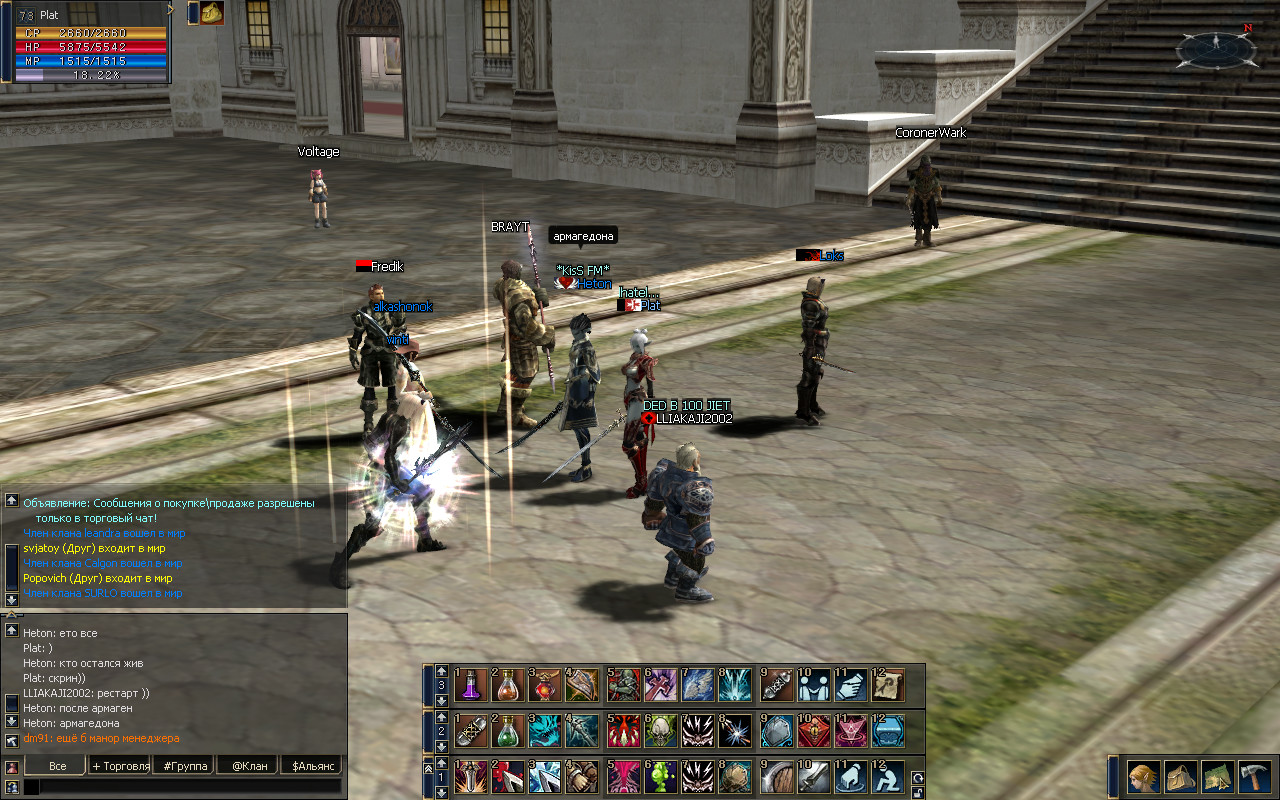The height and width of the screenshot is (800, 1280).
Task: Use the scroll item in slot 12
Action: [x=888, y=685]
